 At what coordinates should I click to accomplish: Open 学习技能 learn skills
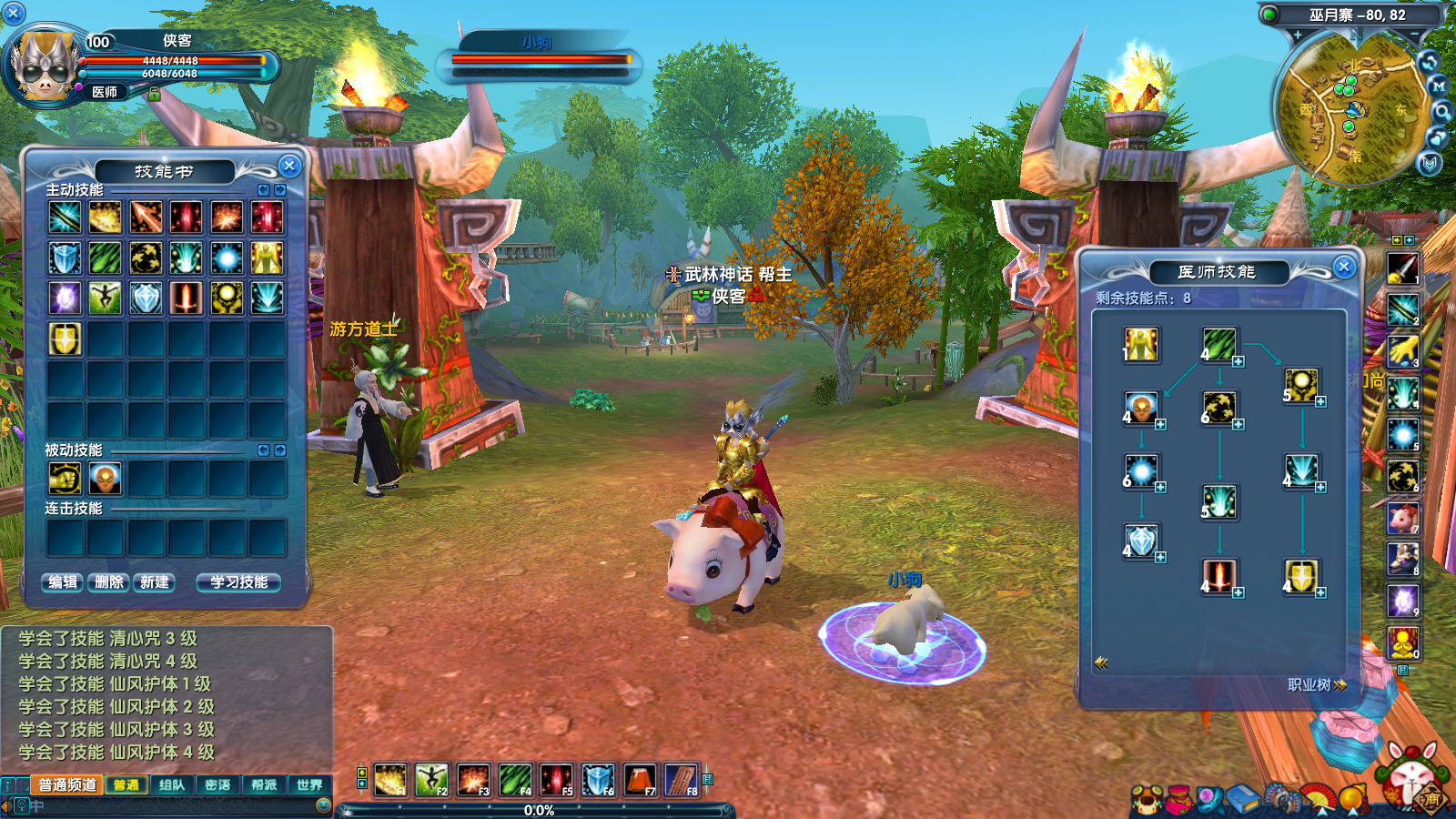click(x=238, y=582)
